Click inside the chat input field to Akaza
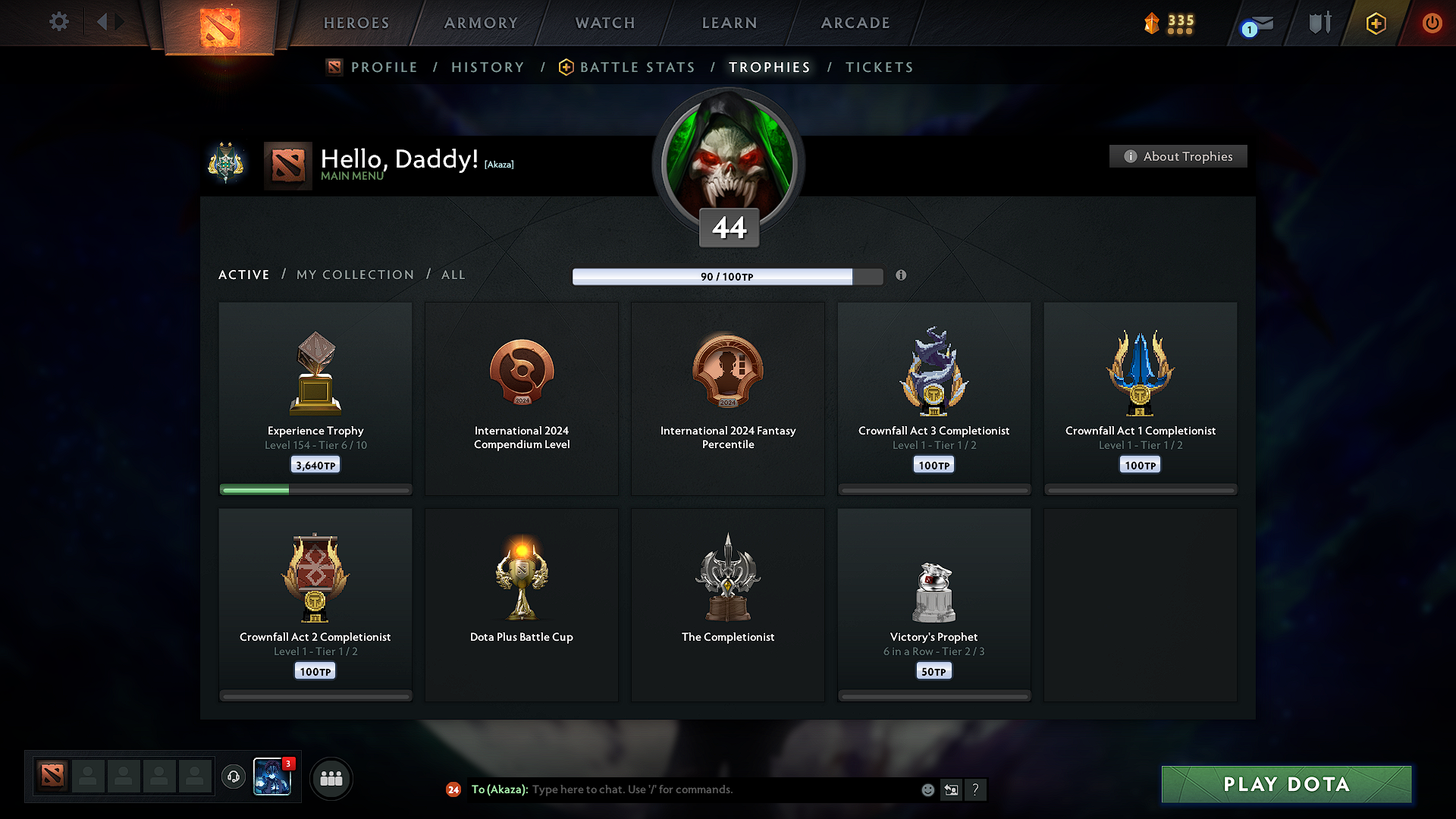The height and width of the screenshot is (819, 1456). [x=720, y=789]
